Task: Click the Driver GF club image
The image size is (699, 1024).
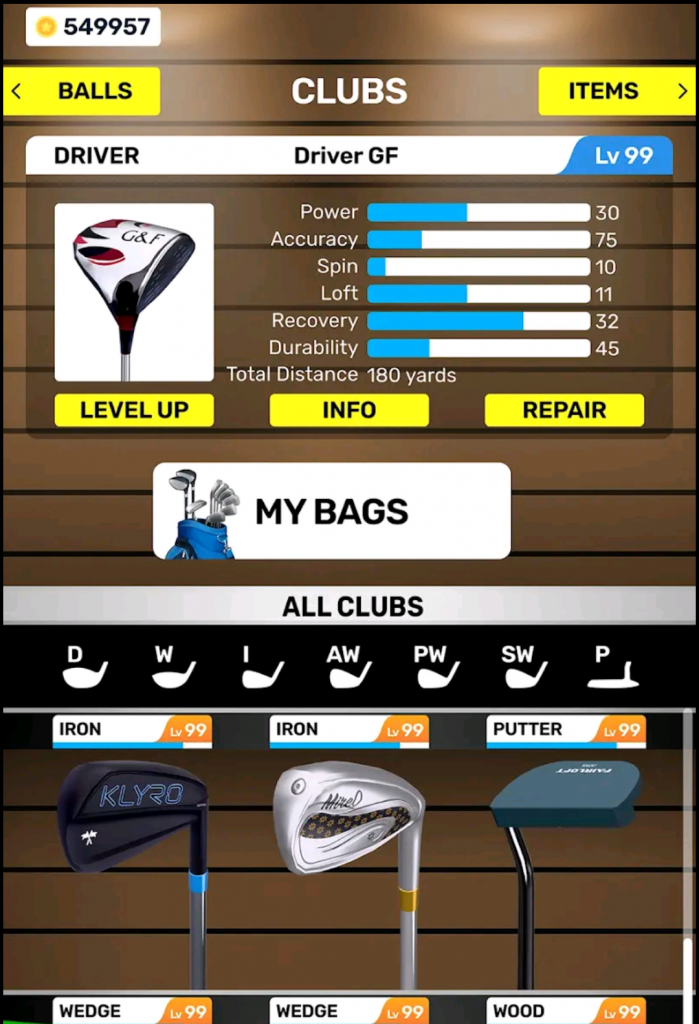Action: pyautogui.click(x=134, y=292)
